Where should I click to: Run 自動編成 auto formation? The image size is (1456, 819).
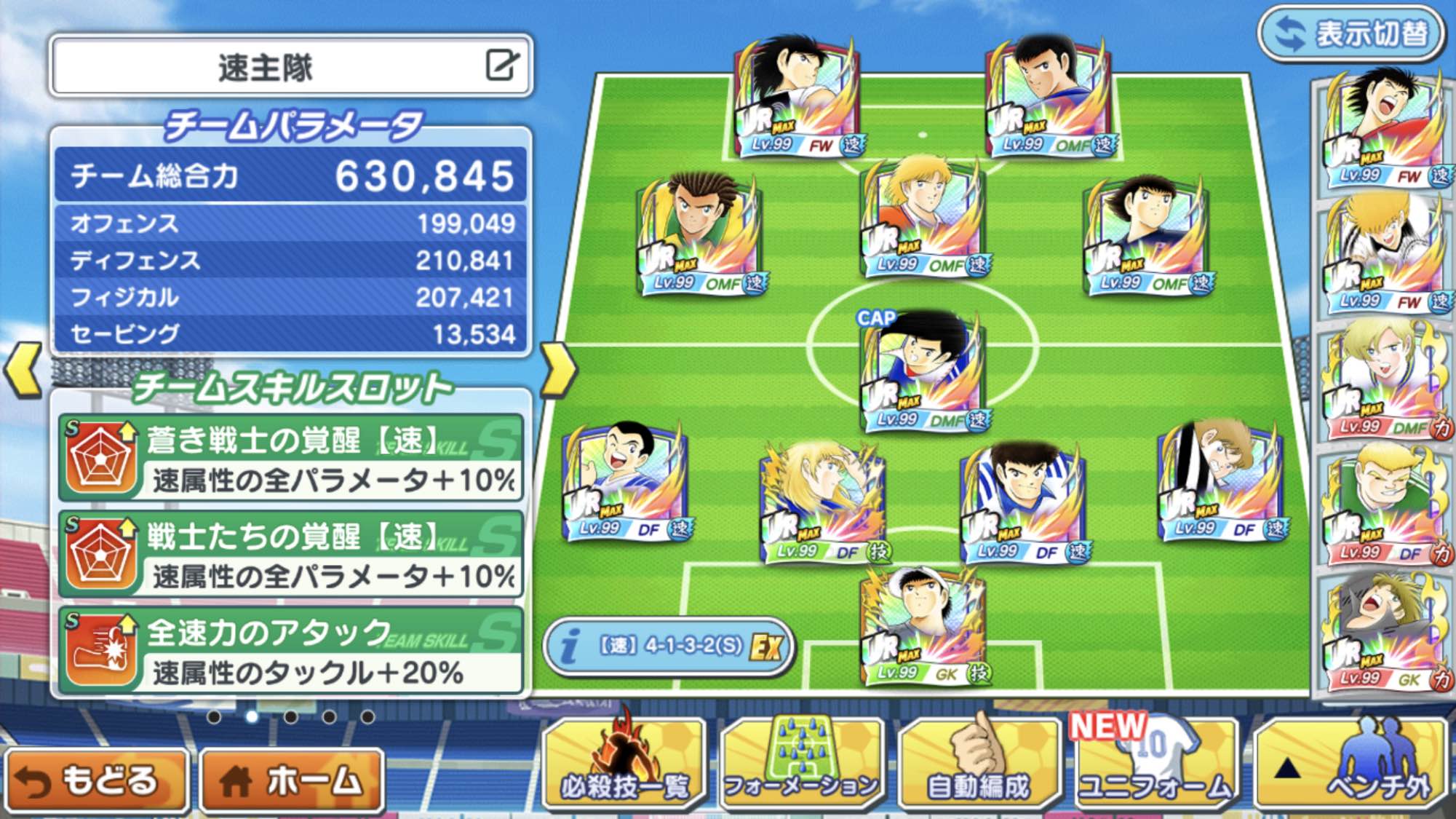click(x=979, y=764)
